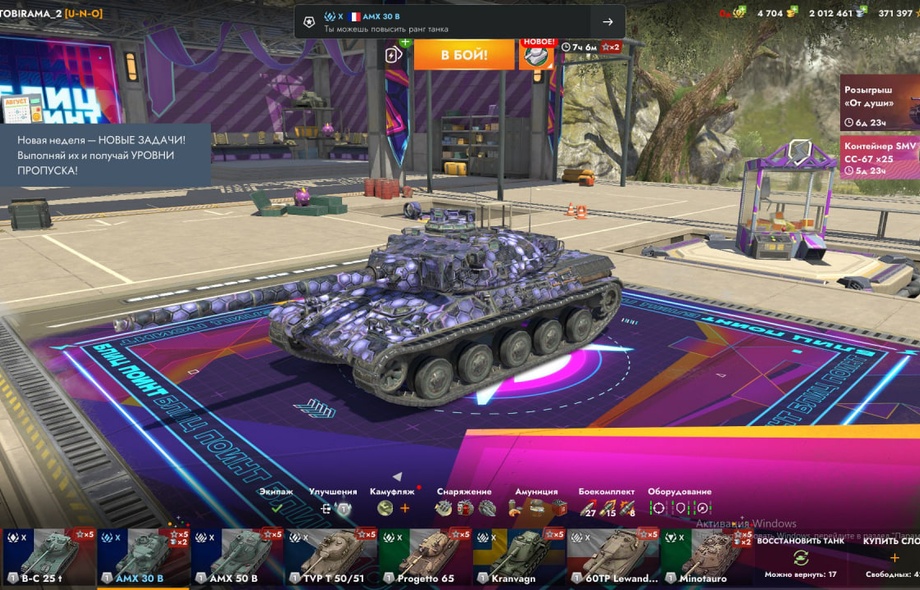Pick the Progetto 65 tank card
The width and height of the screenshot is (920, 590).
(426, 558)
